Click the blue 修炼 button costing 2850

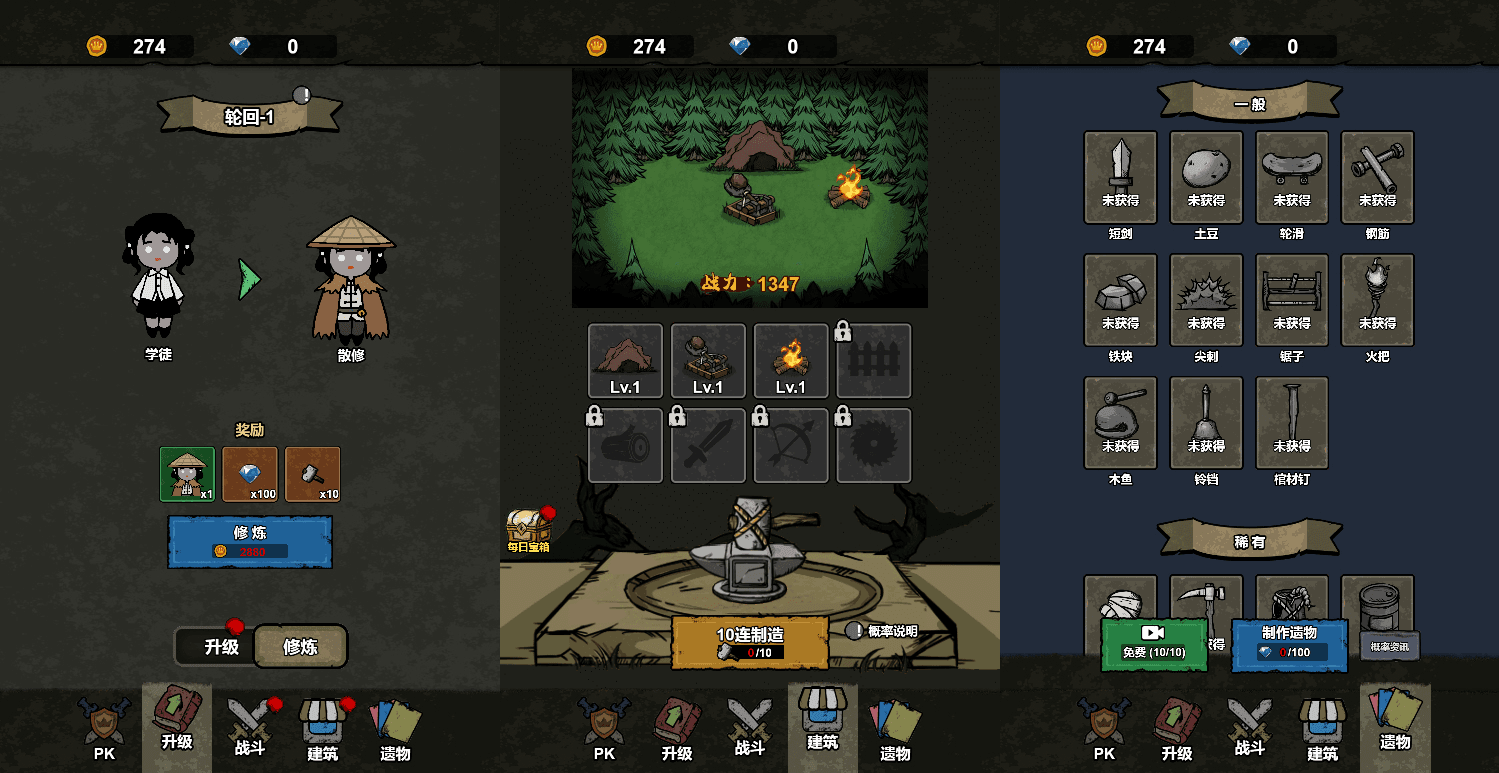250,541
